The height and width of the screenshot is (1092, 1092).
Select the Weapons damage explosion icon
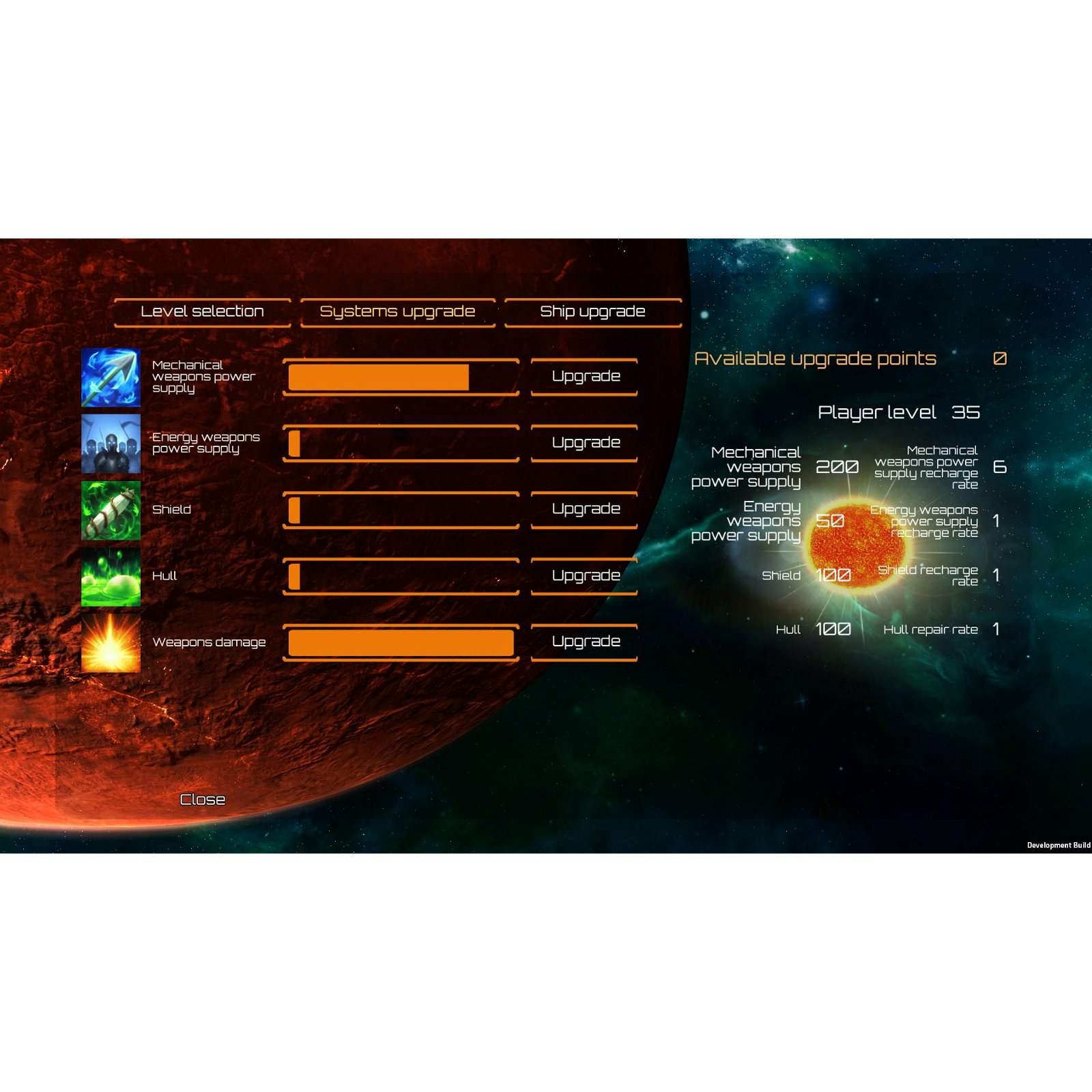point(111,644)
